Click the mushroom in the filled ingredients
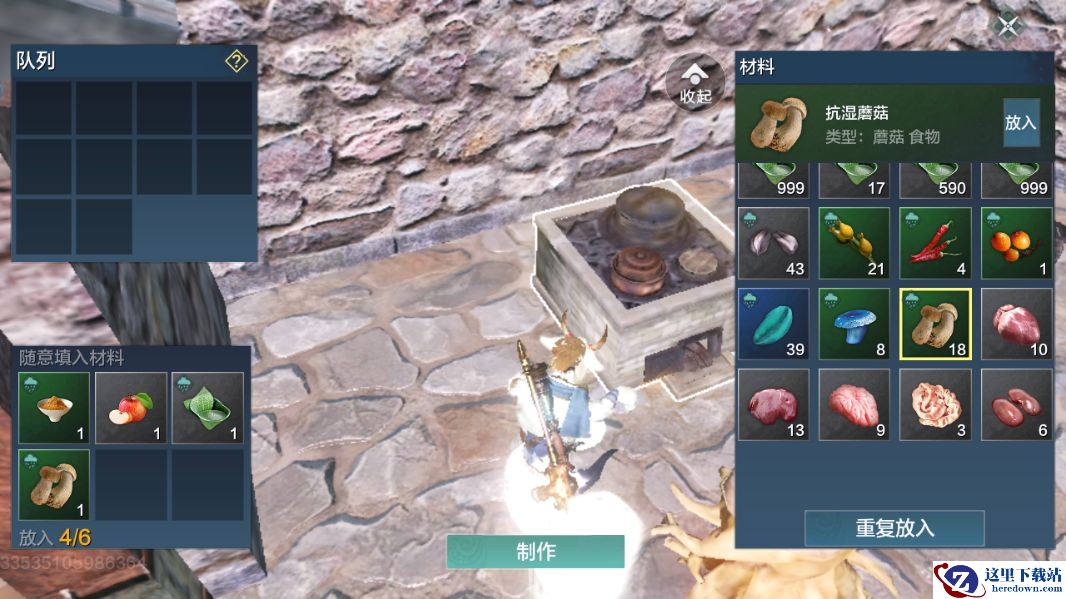 click(54, 485)
